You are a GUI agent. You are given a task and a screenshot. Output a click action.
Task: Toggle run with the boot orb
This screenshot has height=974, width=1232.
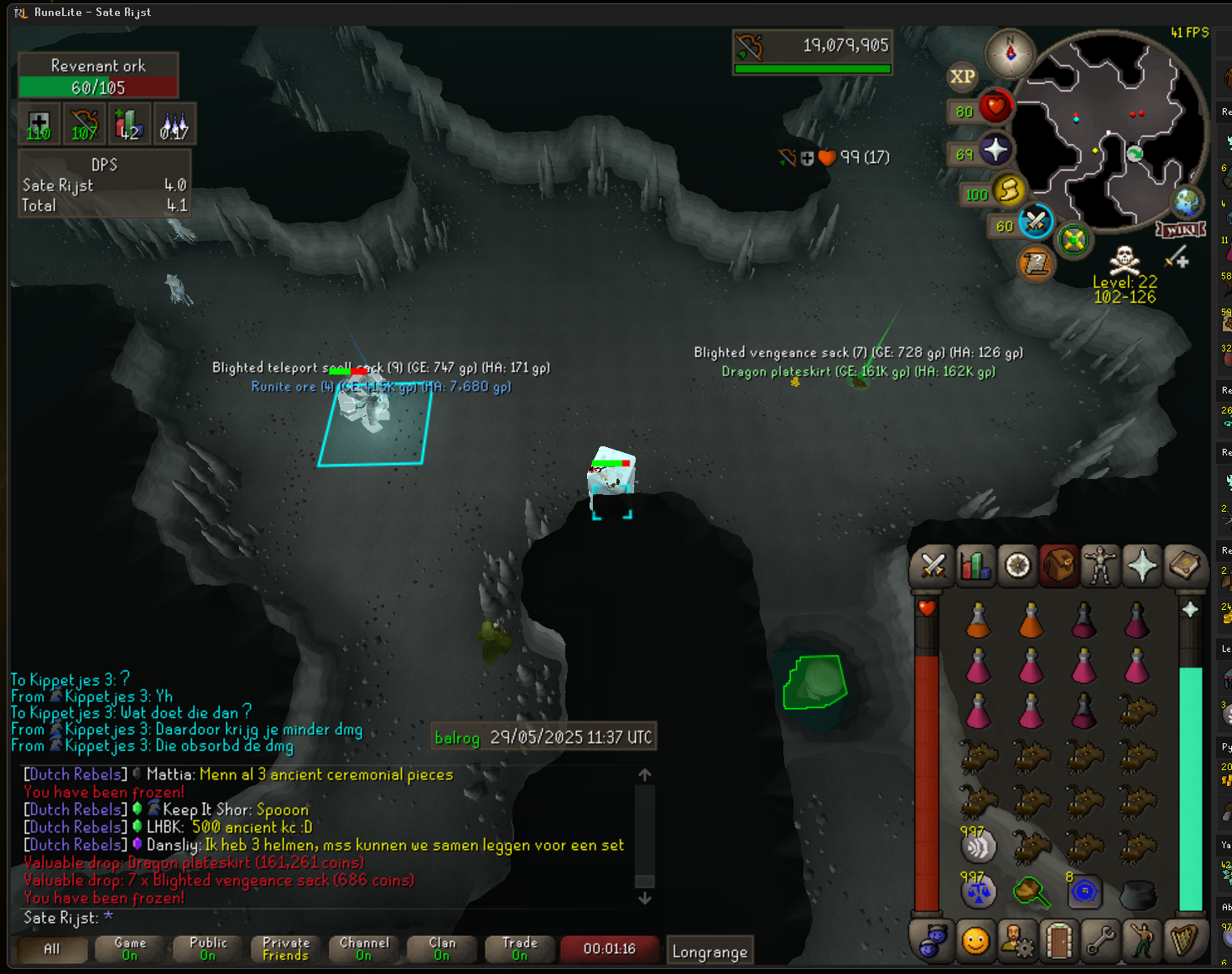1009,191
